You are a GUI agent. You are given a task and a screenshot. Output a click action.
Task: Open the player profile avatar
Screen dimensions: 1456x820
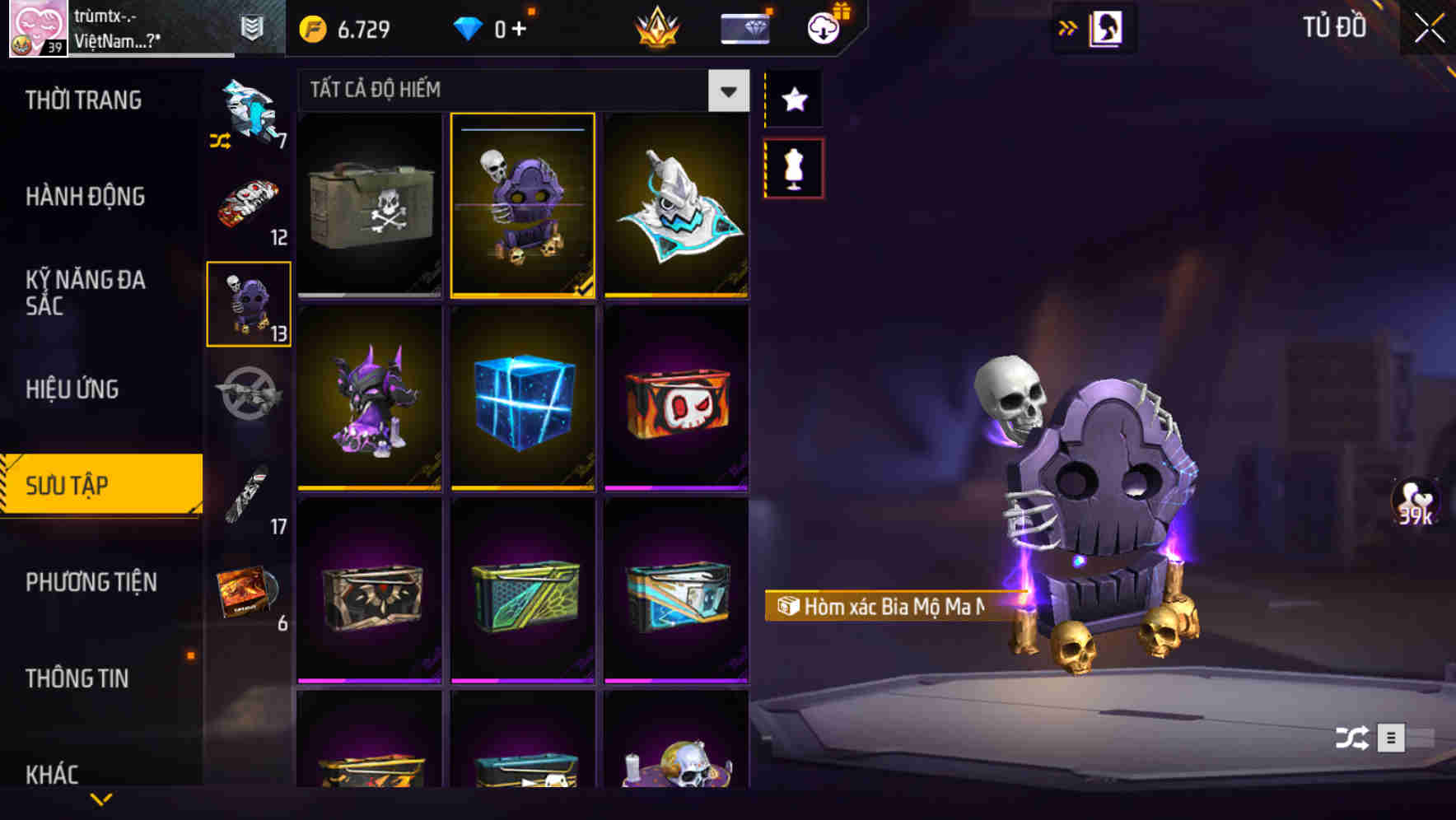[31, 29]
